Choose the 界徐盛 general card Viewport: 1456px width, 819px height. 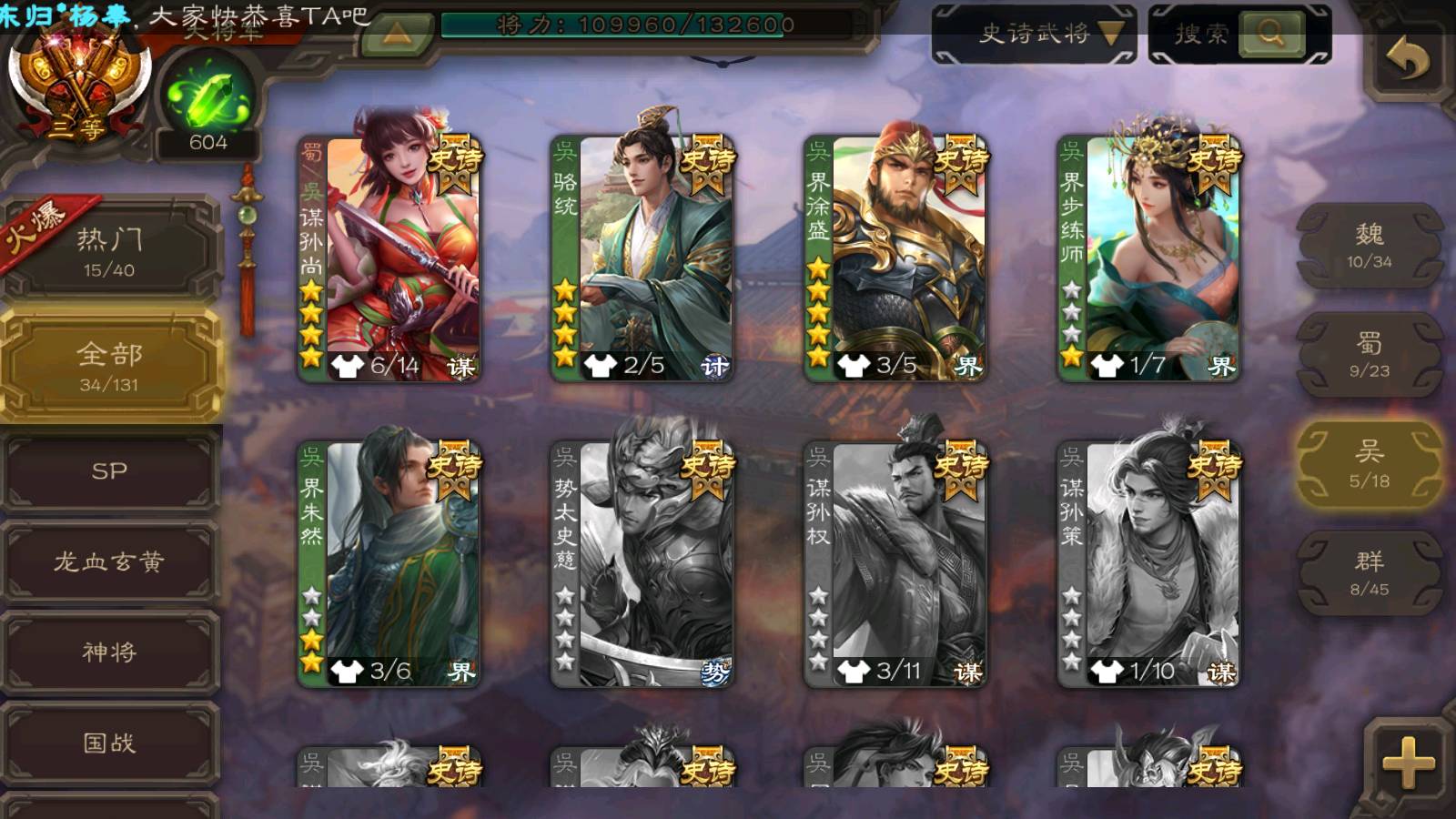[x=896, y=258]
